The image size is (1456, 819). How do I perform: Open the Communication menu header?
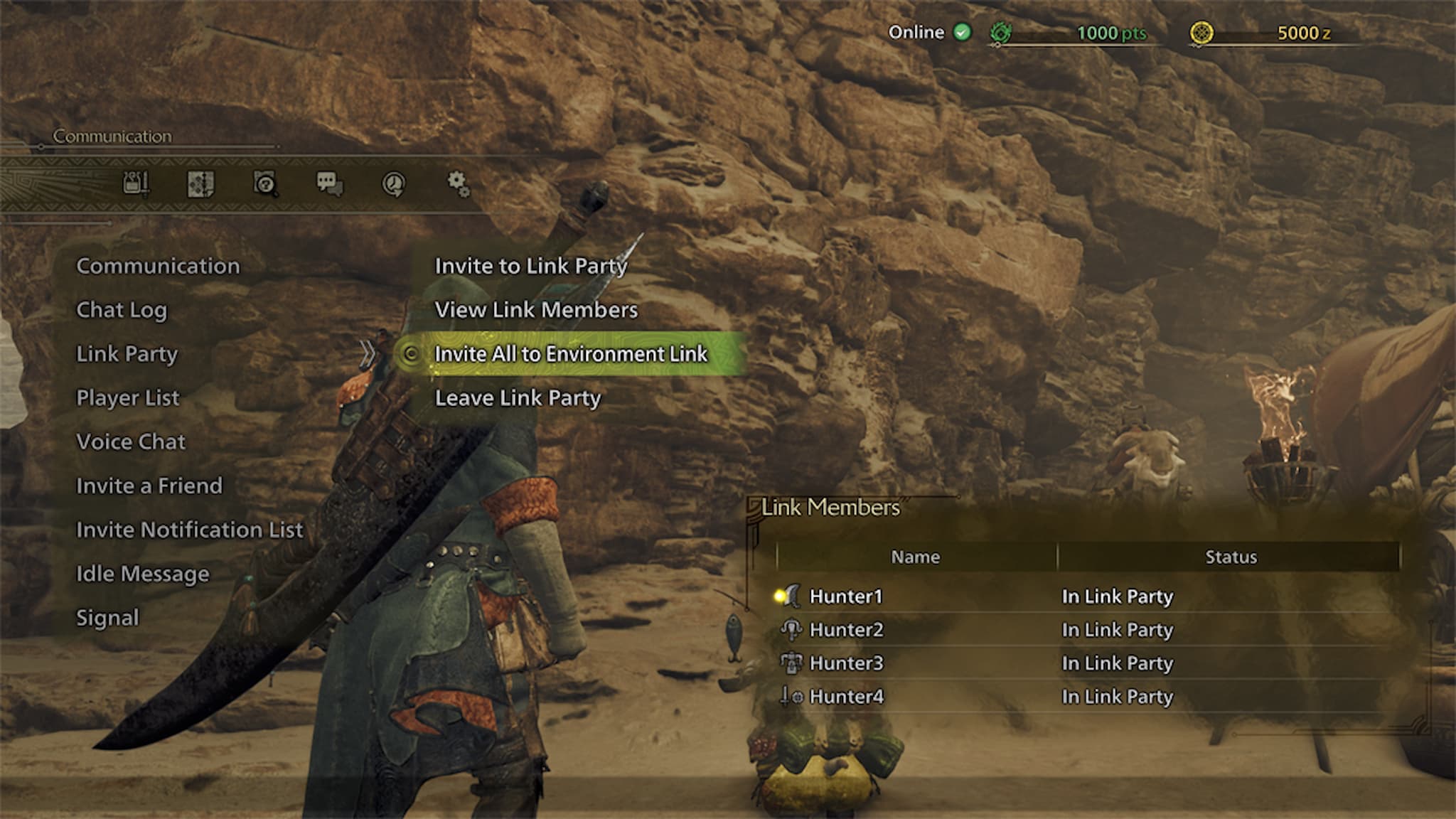click(x=158, y=266)
